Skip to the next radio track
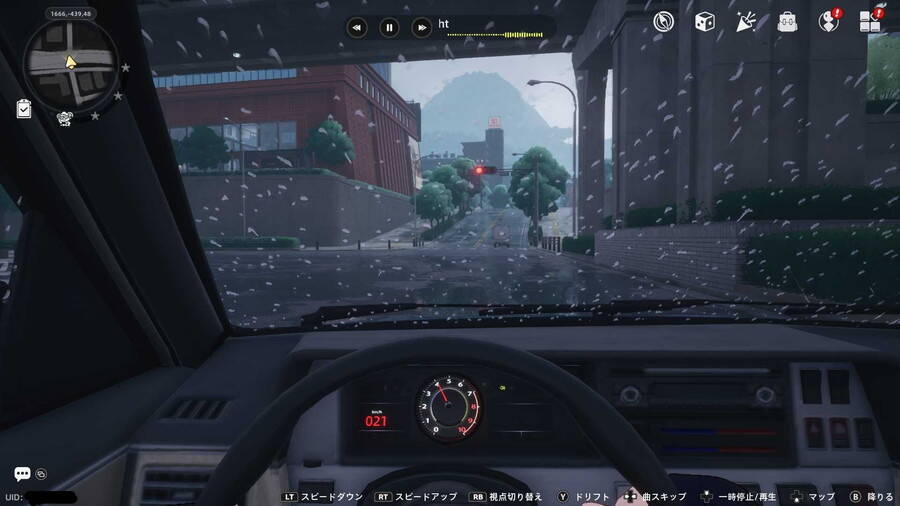Viewport: 900px width, 506px height. pos(422,28)
